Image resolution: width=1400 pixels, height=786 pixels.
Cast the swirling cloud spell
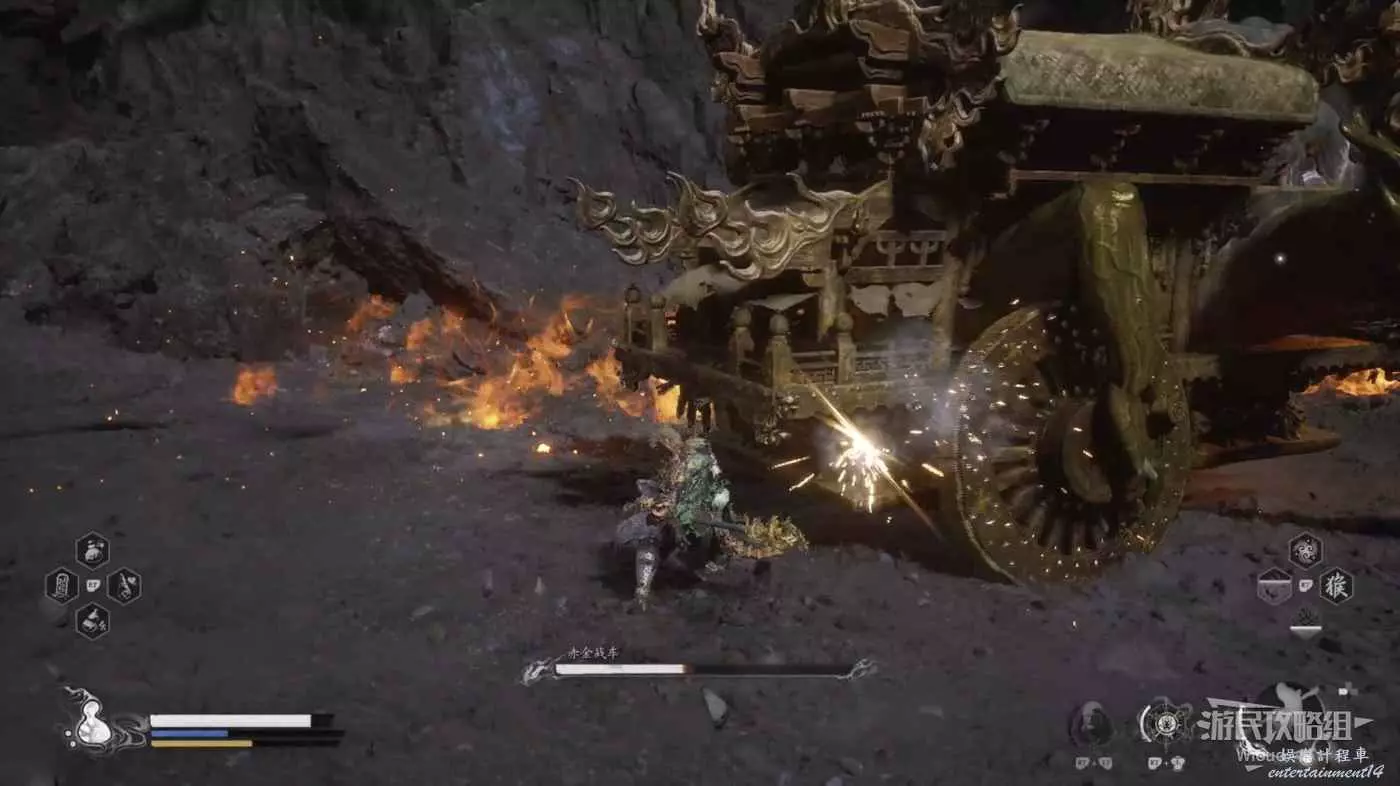tap(1305, 550)
